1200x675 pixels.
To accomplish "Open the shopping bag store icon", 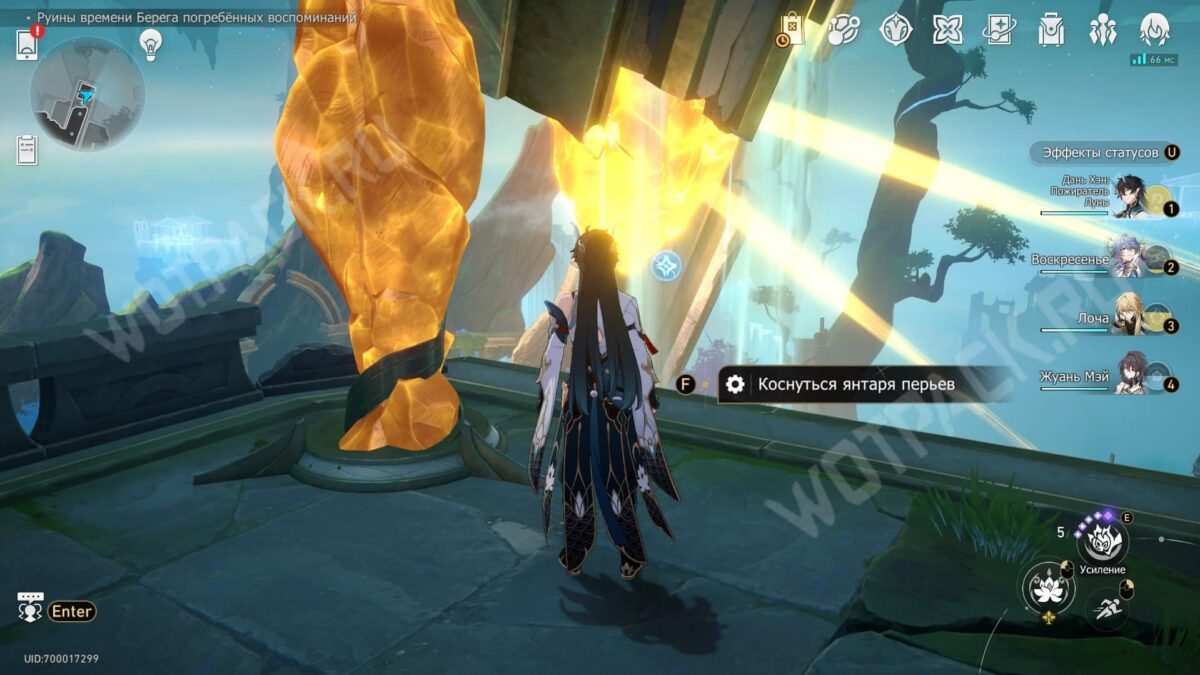I will (791, 29).
